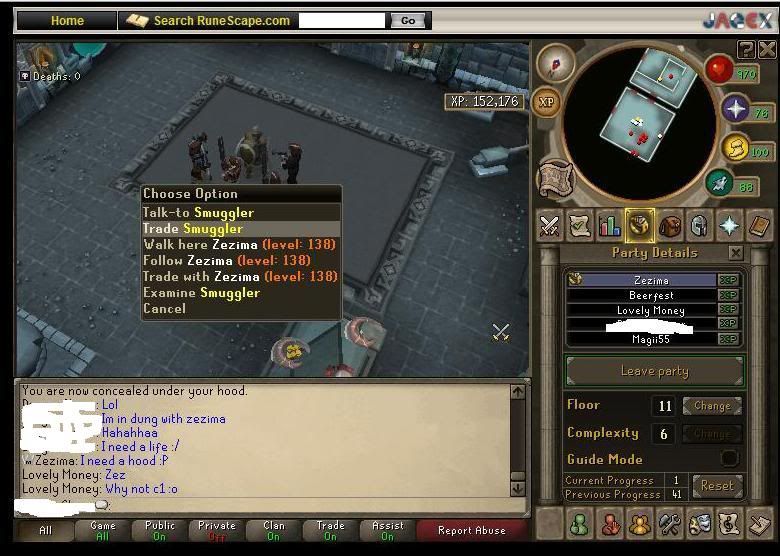
Task: Toggle the Private chat filter
Action: click(216, 530)
